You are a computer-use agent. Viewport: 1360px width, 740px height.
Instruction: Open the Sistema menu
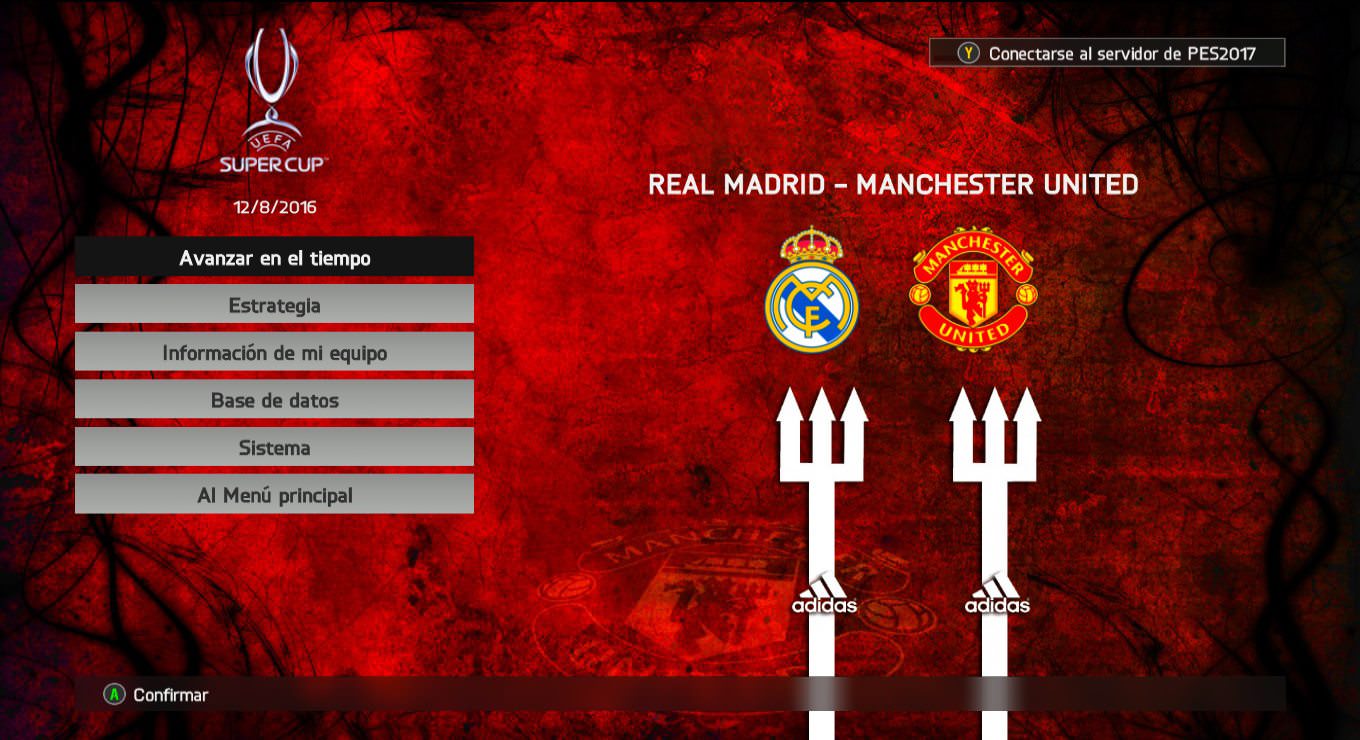pyautogui.click(x=274, y=448)
